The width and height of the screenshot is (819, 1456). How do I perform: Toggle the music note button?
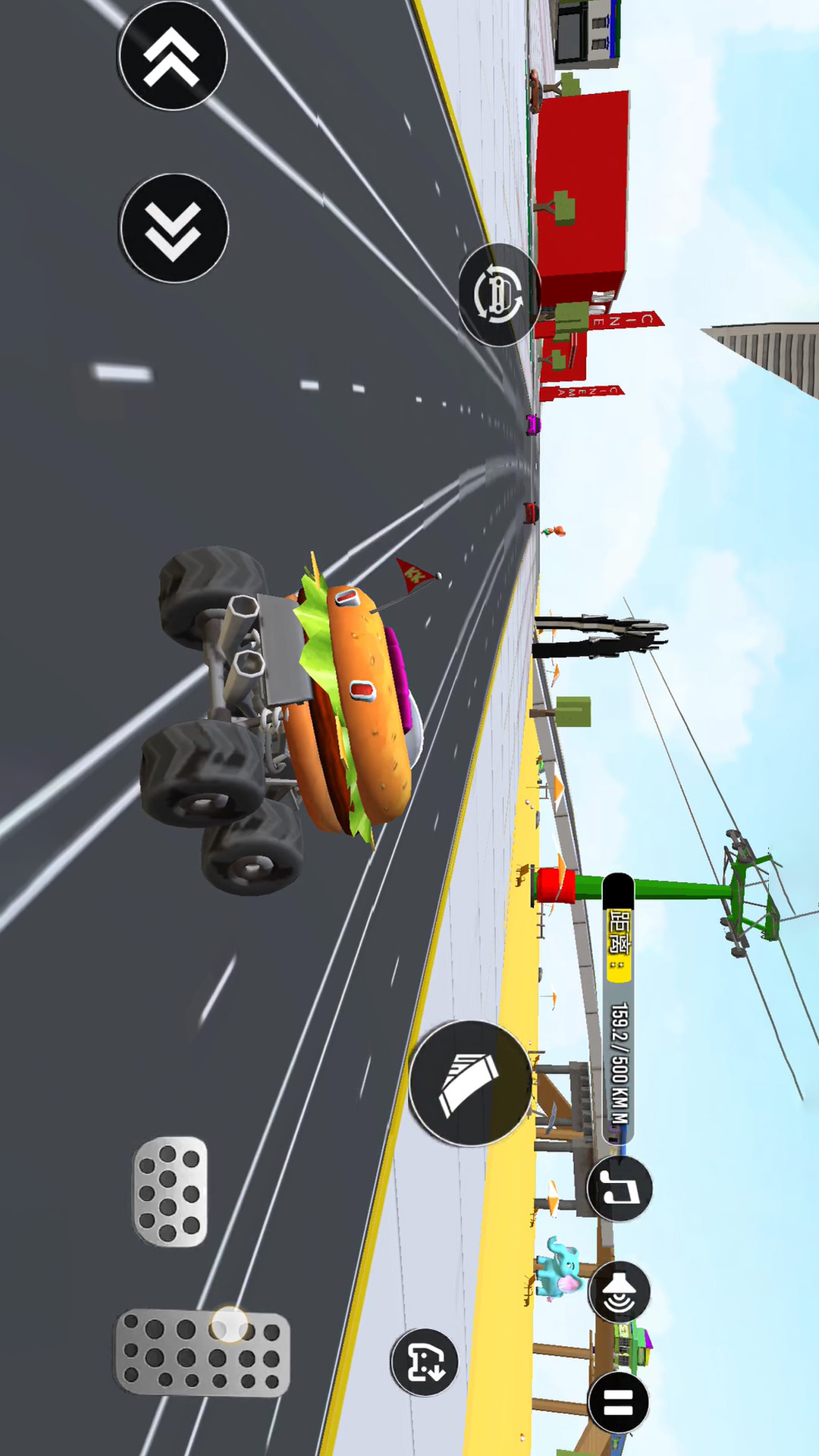coord(620,1188)
